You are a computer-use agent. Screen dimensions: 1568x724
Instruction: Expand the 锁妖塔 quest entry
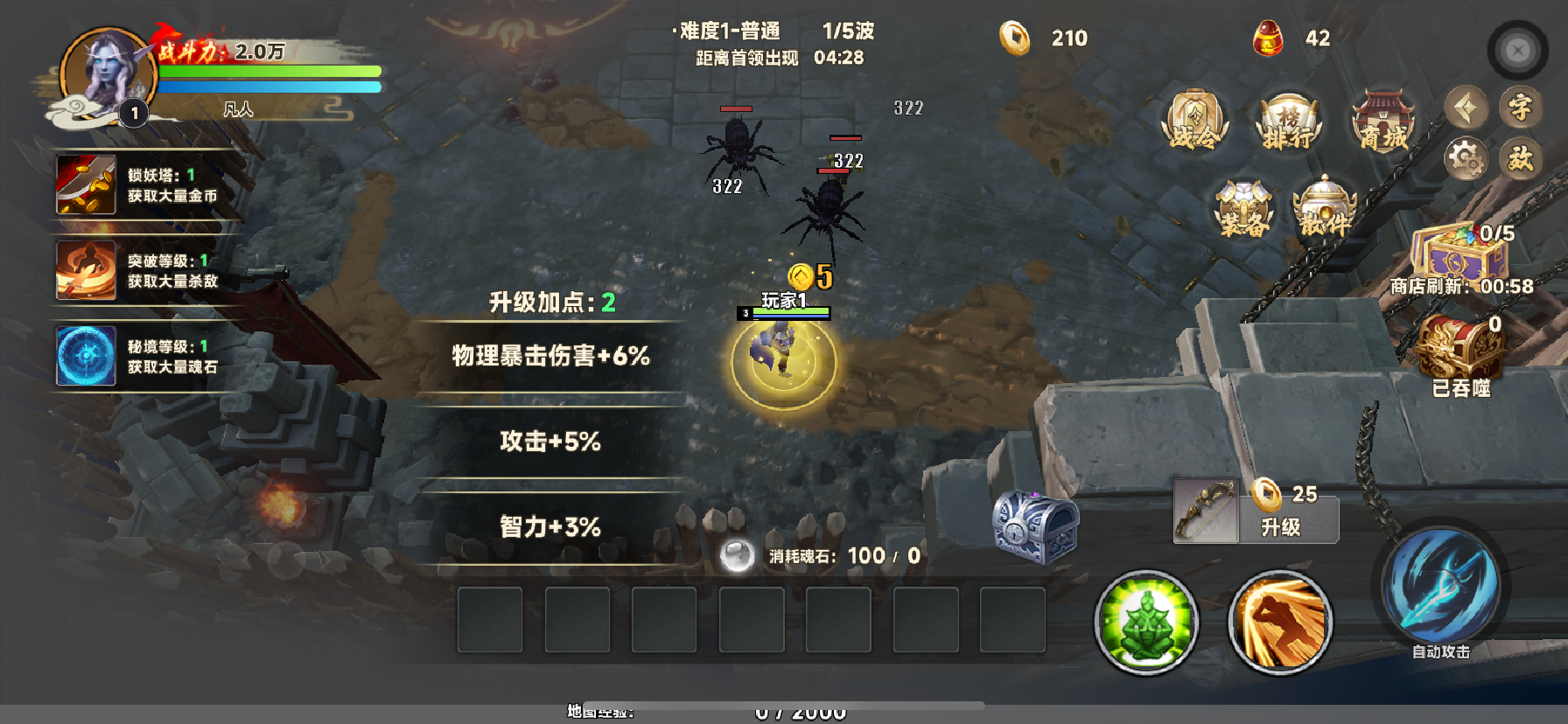click(140, 184)
